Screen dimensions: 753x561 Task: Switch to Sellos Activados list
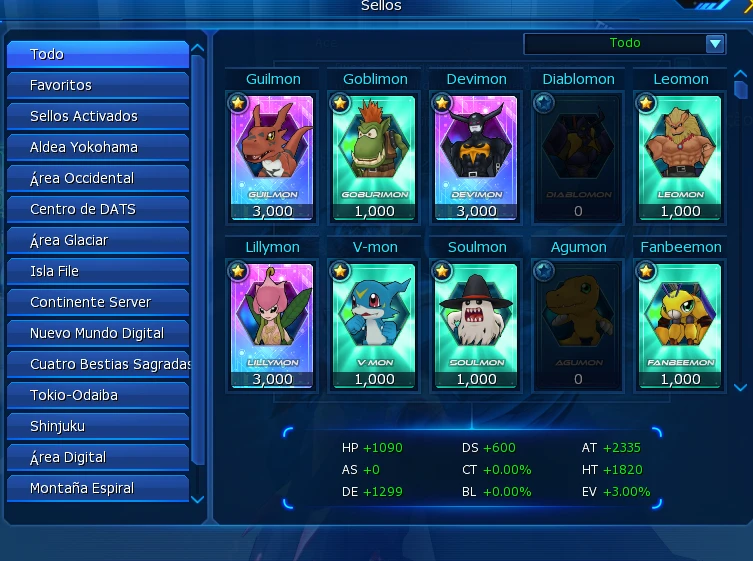coord(97,116)
